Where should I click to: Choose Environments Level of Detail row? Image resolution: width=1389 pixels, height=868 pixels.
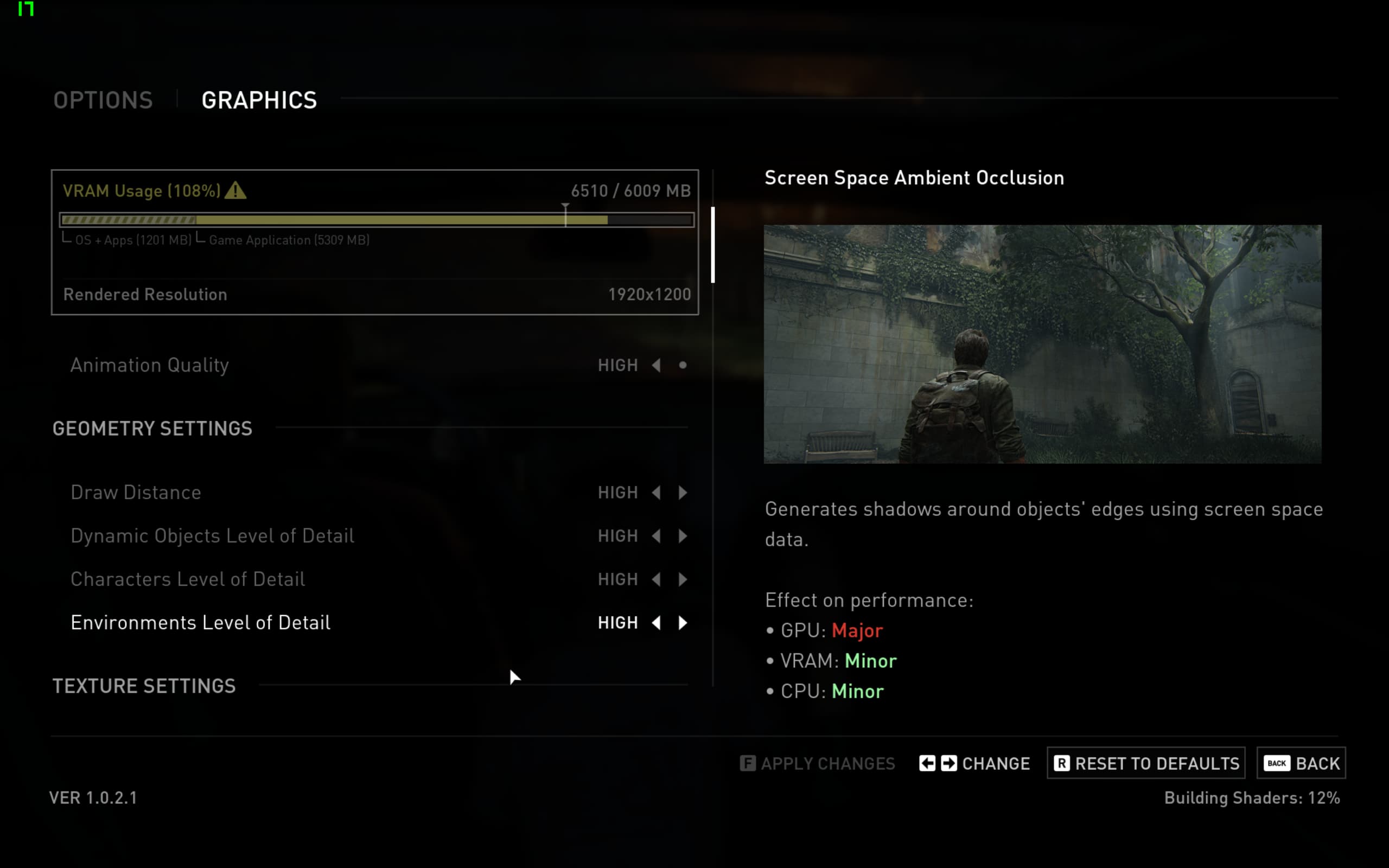tap(200, 623)
